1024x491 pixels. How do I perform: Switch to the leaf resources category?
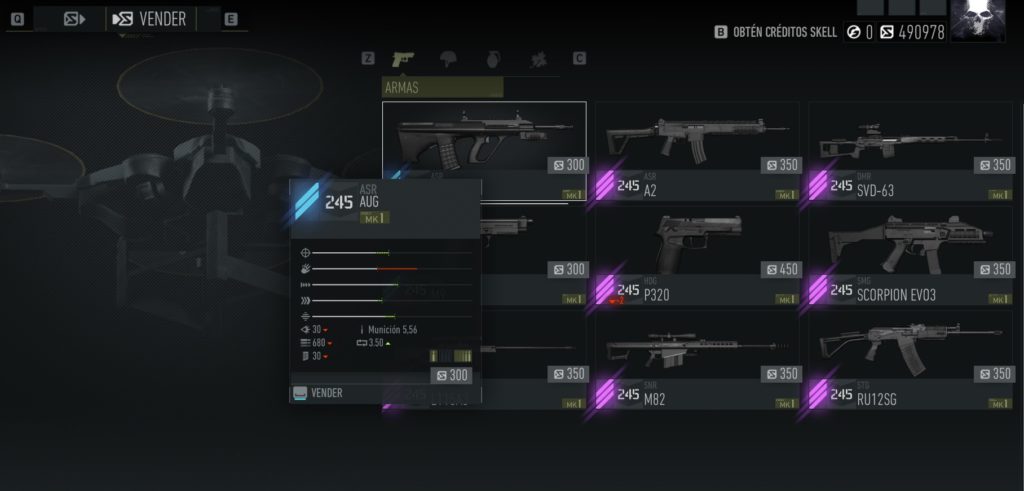point(538,59)
